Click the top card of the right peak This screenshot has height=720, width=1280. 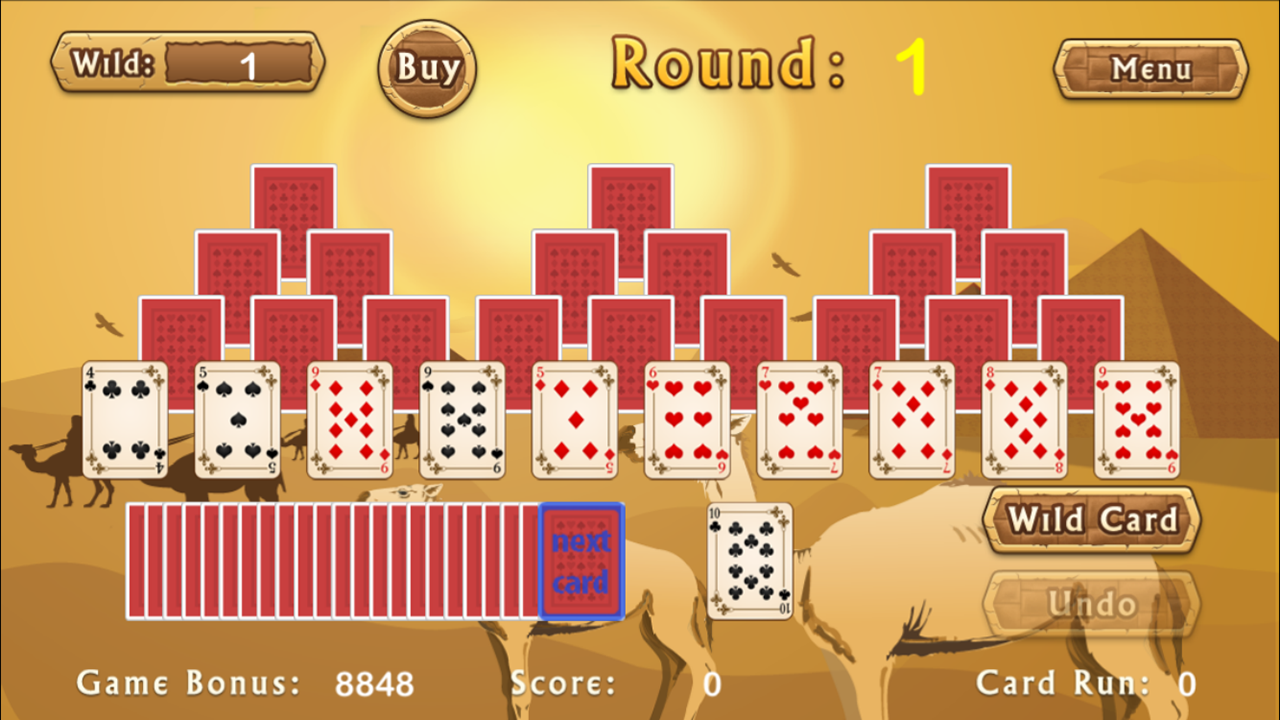tap(968, 200)
